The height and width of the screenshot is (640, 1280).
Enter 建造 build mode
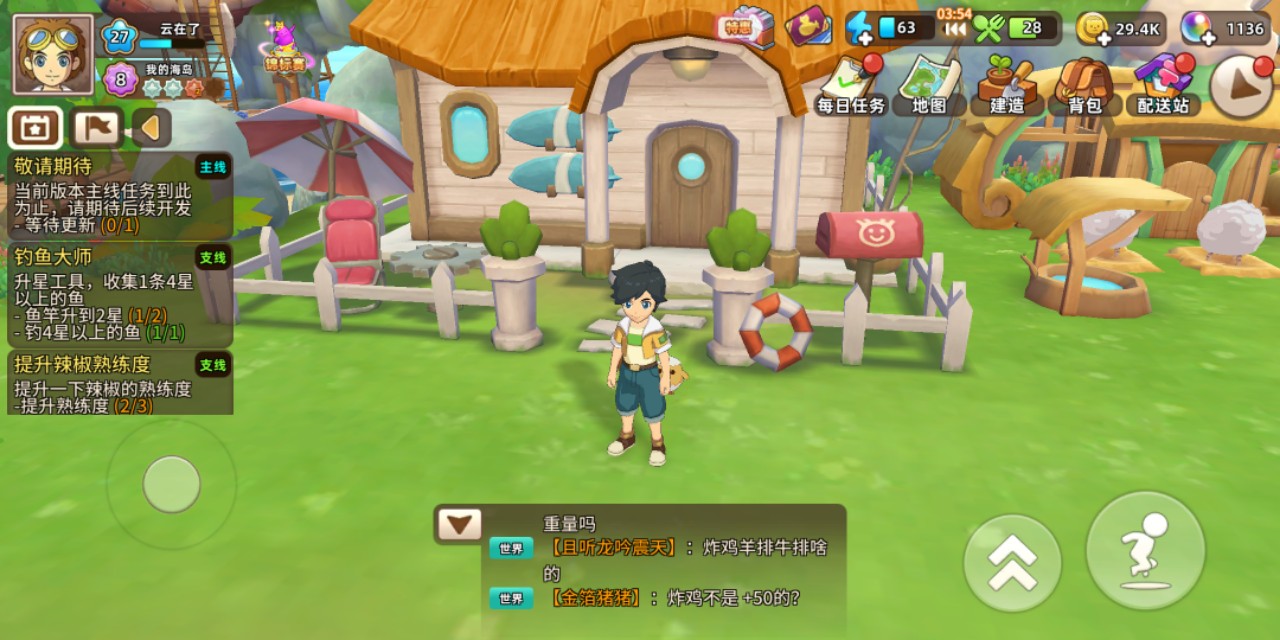tap(1007, 86)
